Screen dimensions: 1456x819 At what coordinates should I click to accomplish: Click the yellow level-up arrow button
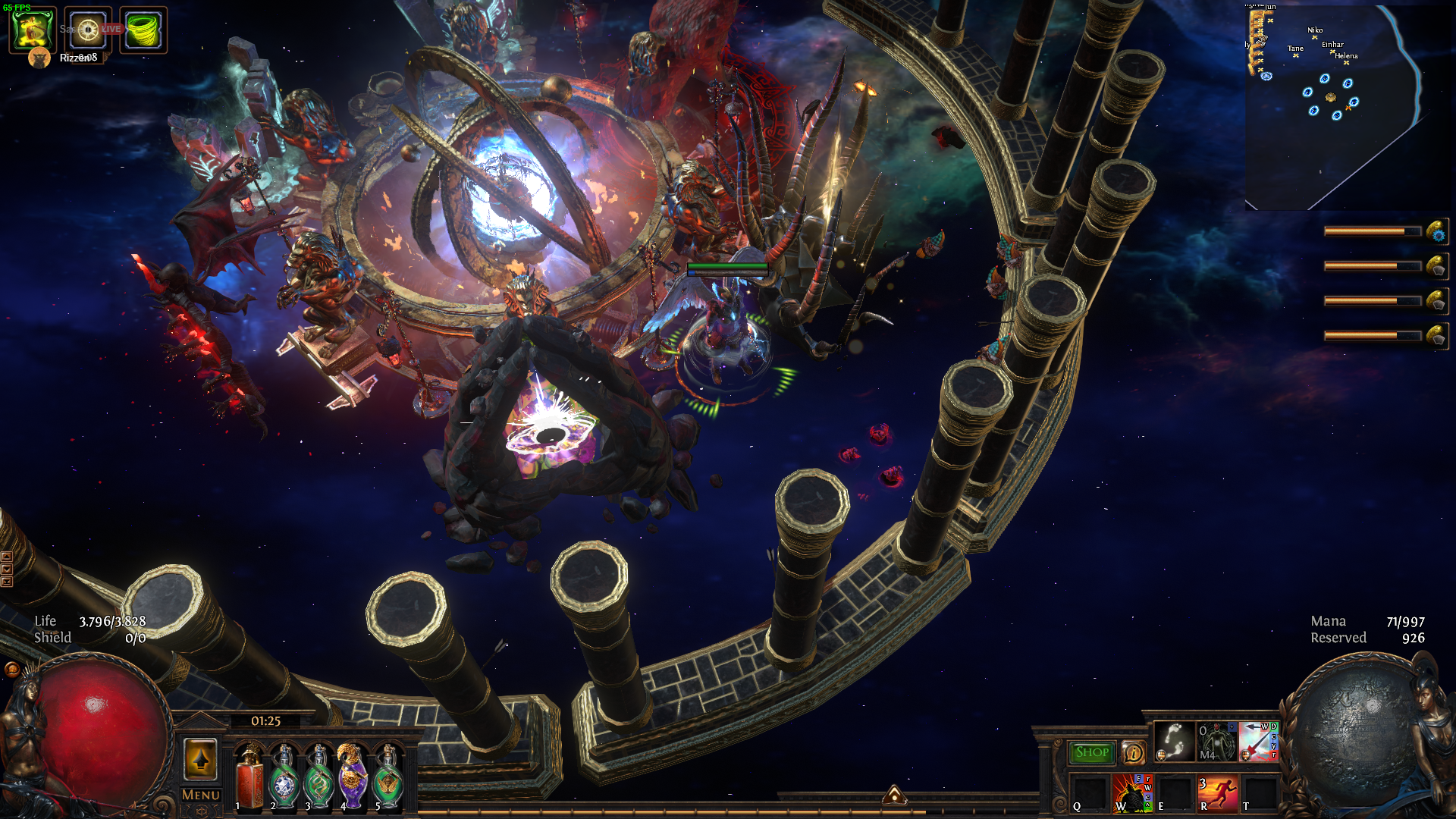coord(200,759)
